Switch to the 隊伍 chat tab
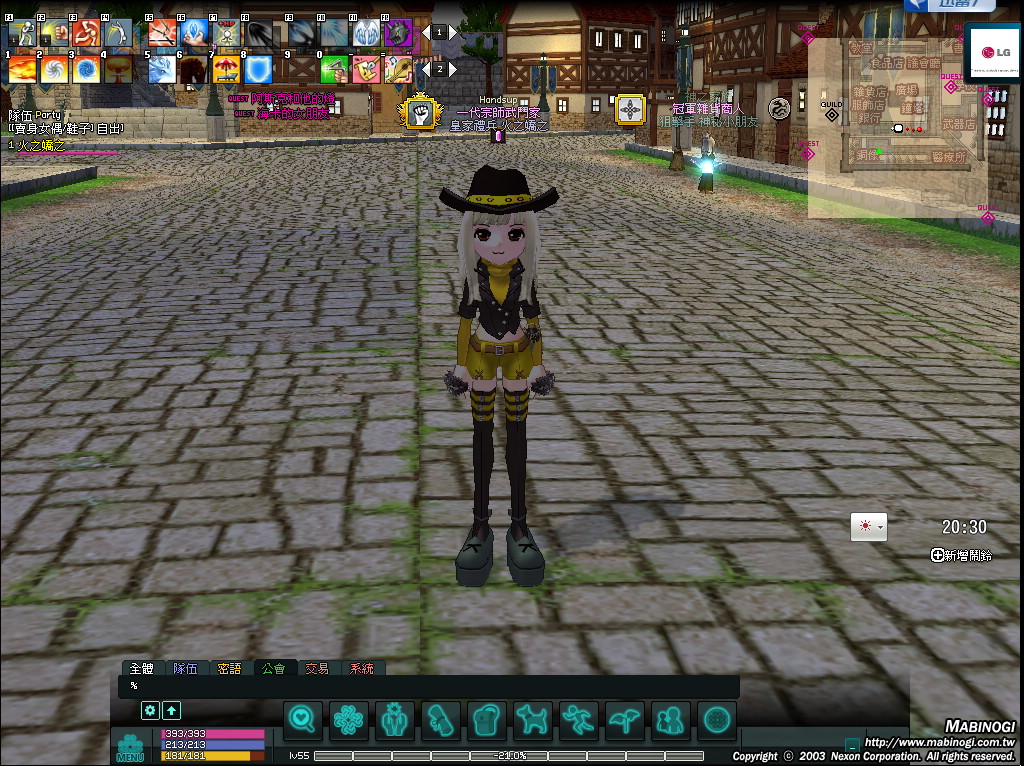1024x766 pixels. [184, 668]
